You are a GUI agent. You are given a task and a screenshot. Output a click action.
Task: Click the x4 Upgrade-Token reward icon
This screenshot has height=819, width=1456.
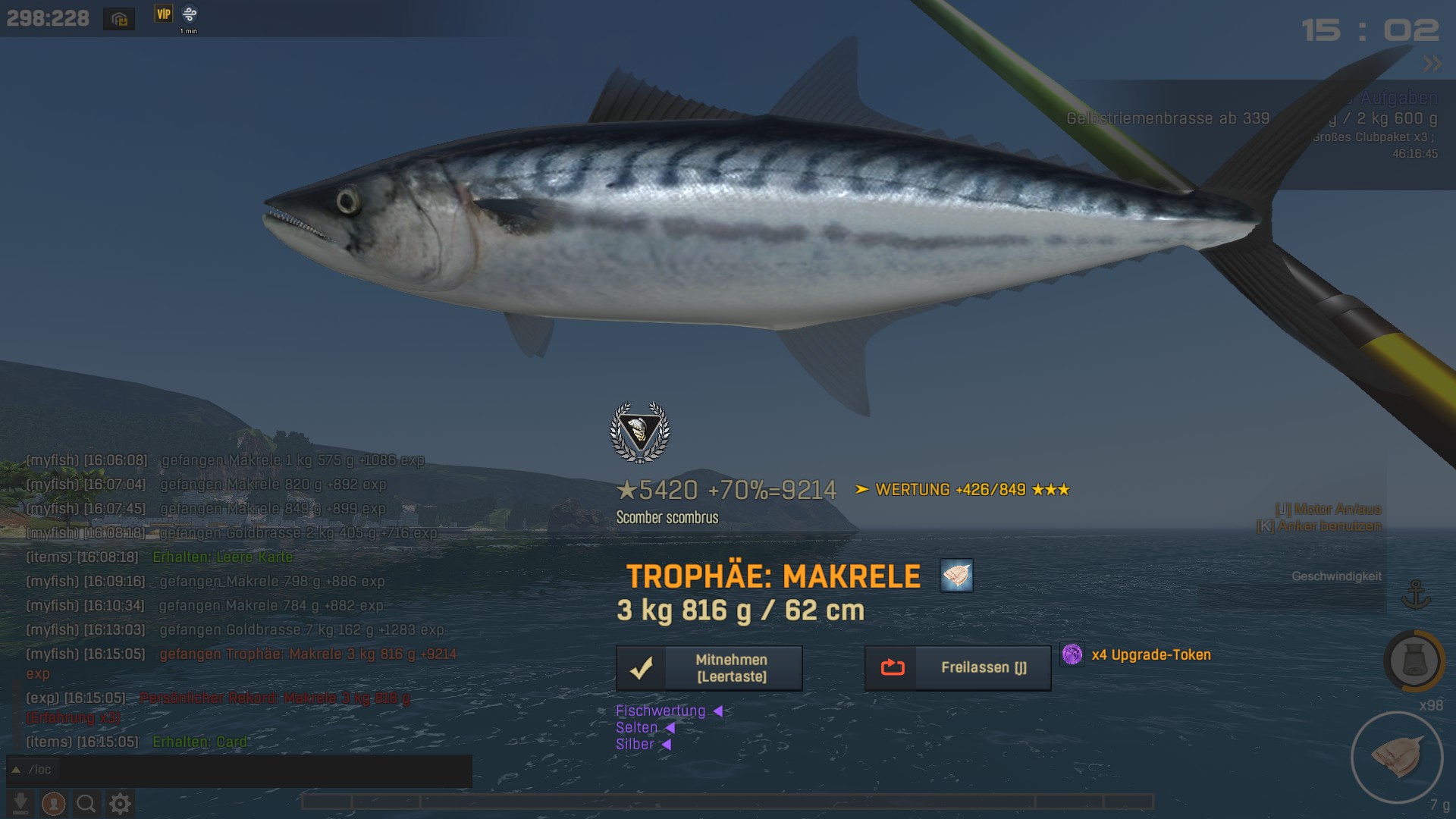tap(1072, 654)
